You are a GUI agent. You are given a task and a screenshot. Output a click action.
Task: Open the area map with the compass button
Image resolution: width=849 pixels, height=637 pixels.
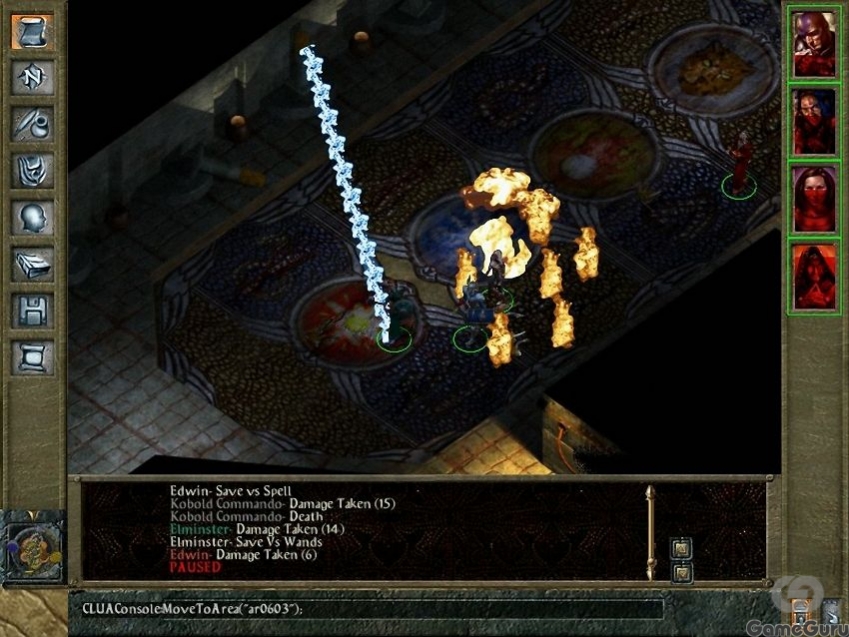[x=33, y=77]
